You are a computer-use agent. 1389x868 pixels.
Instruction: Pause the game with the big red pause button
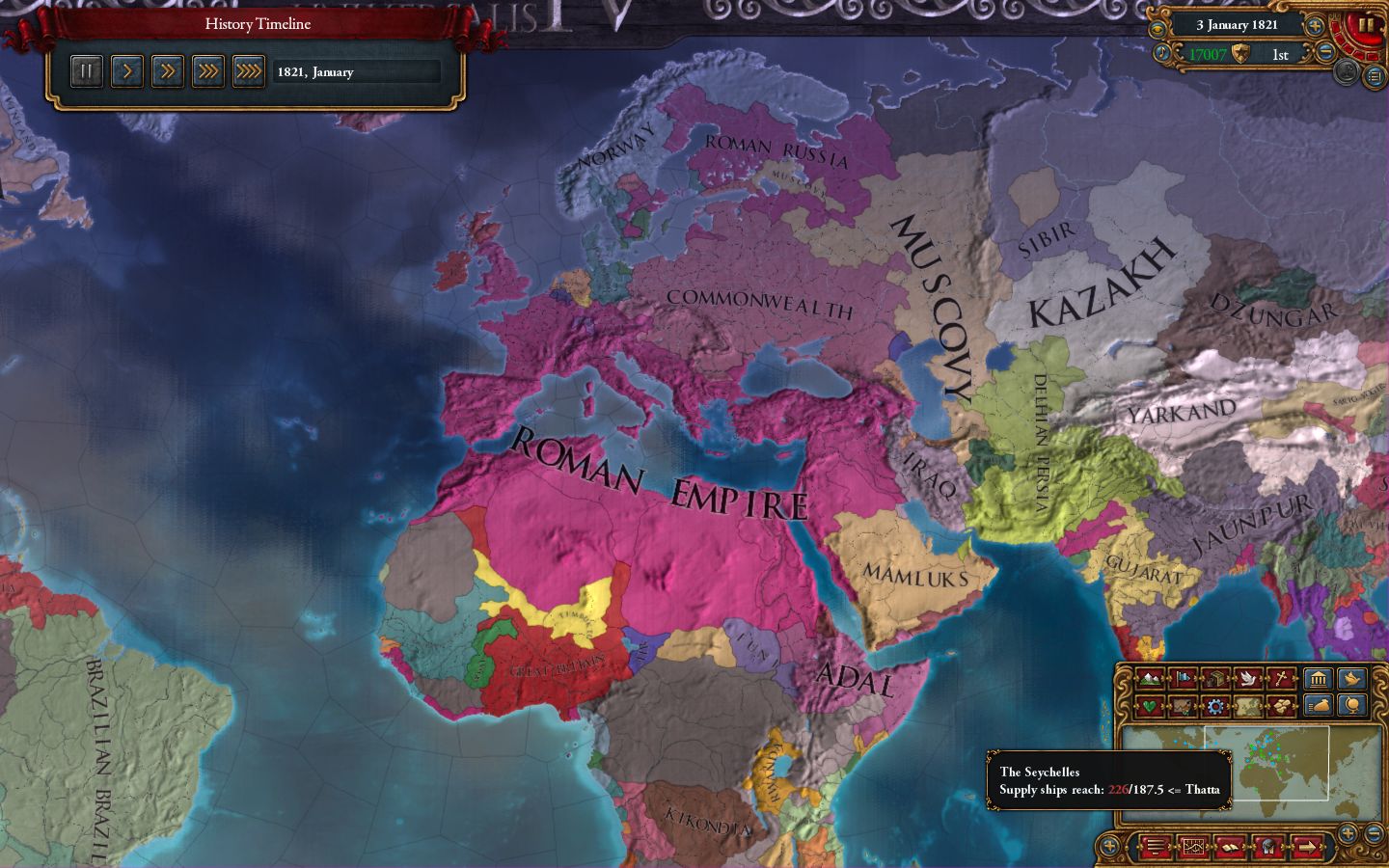tap(1365, 26)
